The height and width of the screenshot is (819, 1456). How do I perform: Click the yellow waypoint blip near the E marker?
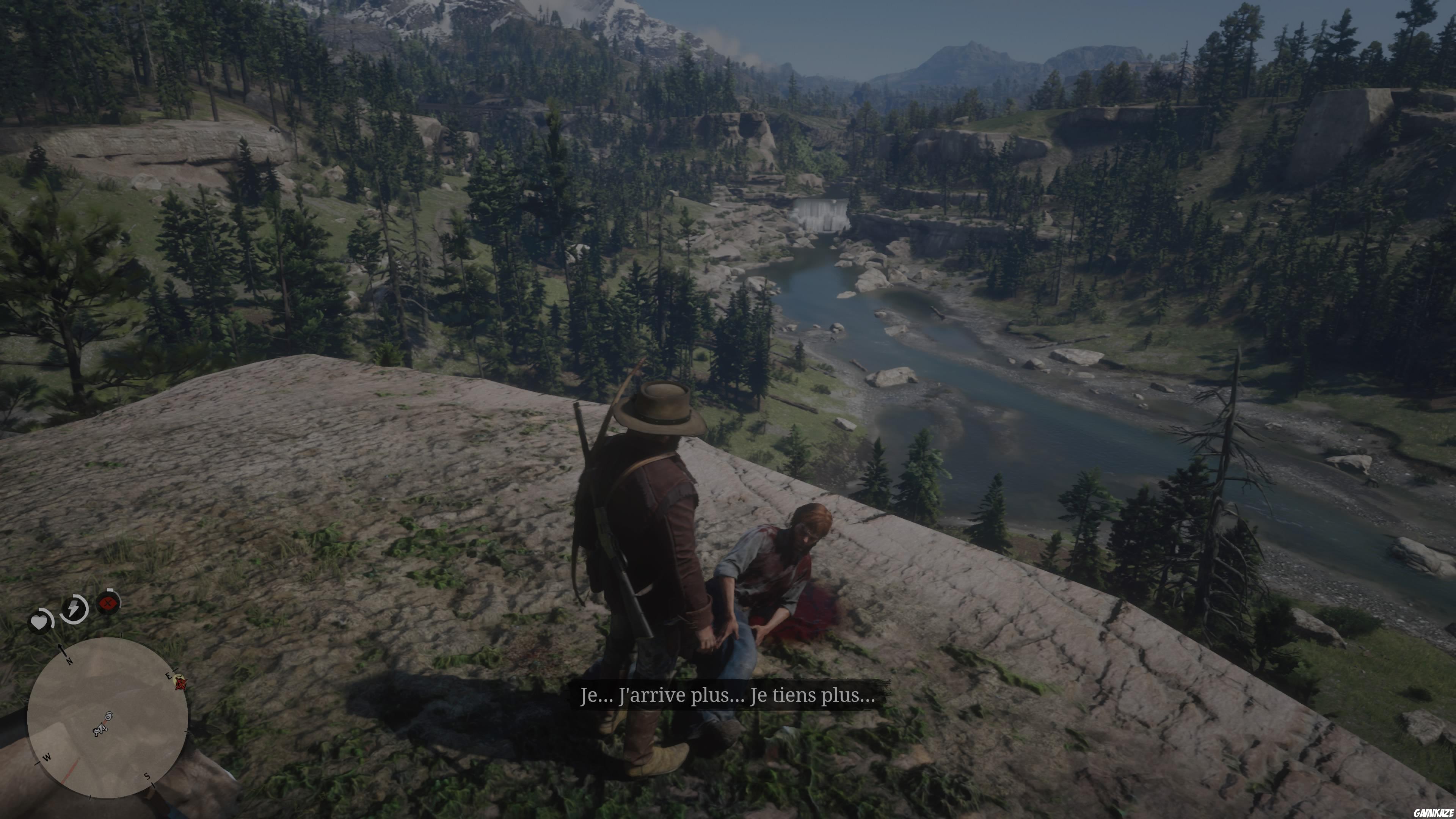178,680
